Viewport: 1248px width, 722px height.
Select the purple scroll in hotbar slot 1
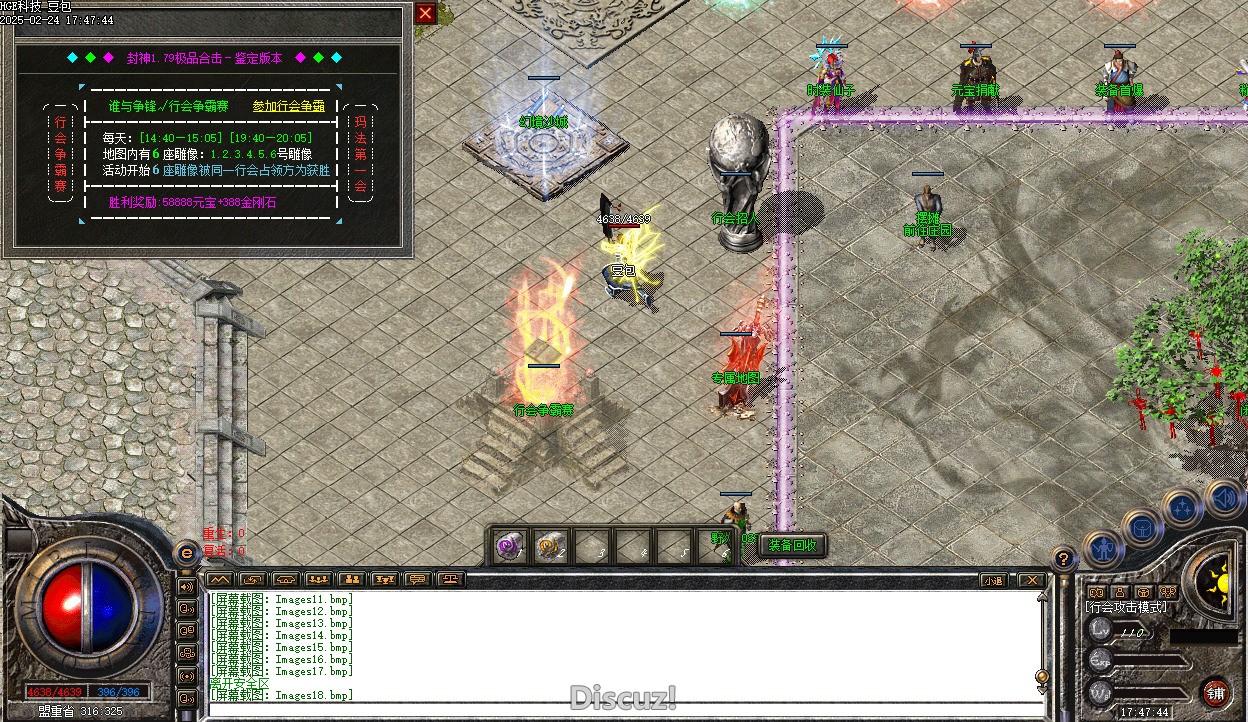[x=511, y=547]
